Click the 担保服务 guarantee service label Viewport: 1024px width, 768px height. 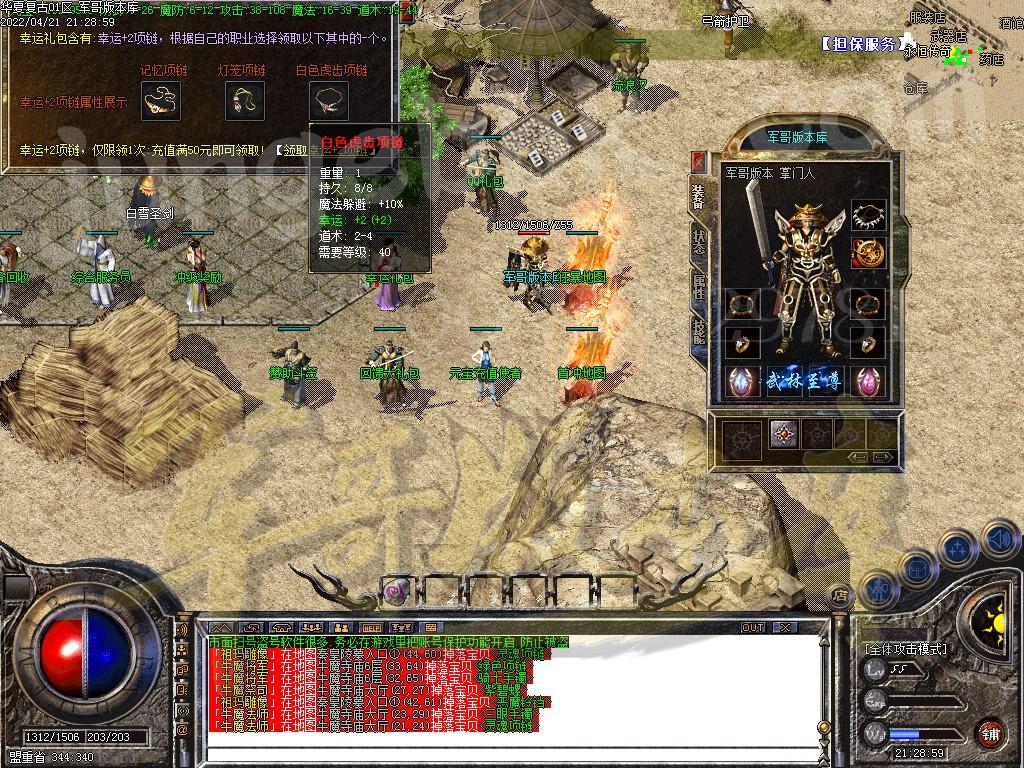858,44
